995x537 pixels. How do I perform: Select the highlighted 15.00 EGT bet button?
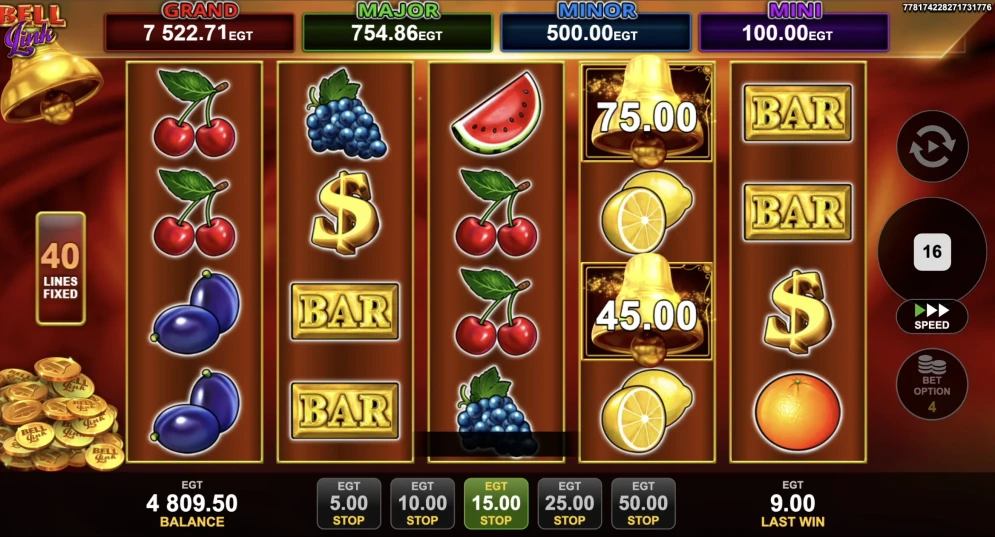pos(496,503)
